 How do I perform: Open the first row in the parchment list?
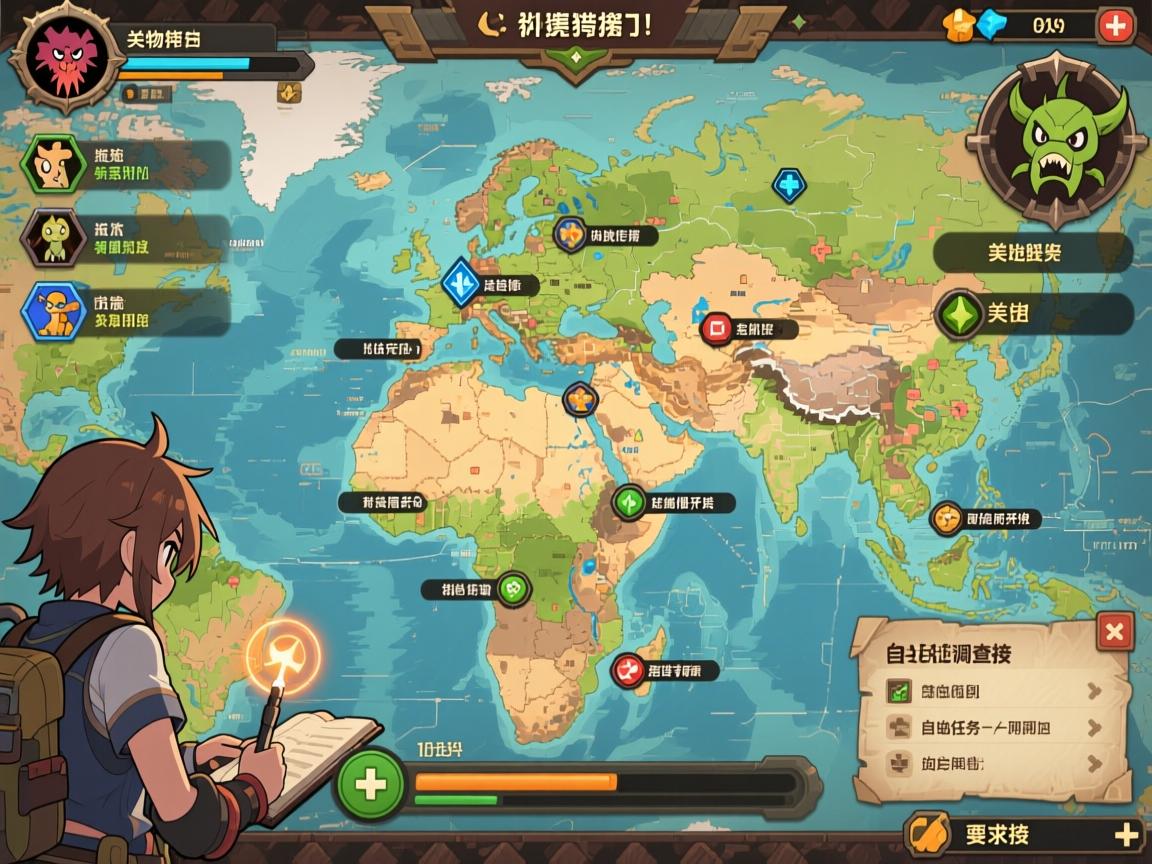[x=993, y=690]
